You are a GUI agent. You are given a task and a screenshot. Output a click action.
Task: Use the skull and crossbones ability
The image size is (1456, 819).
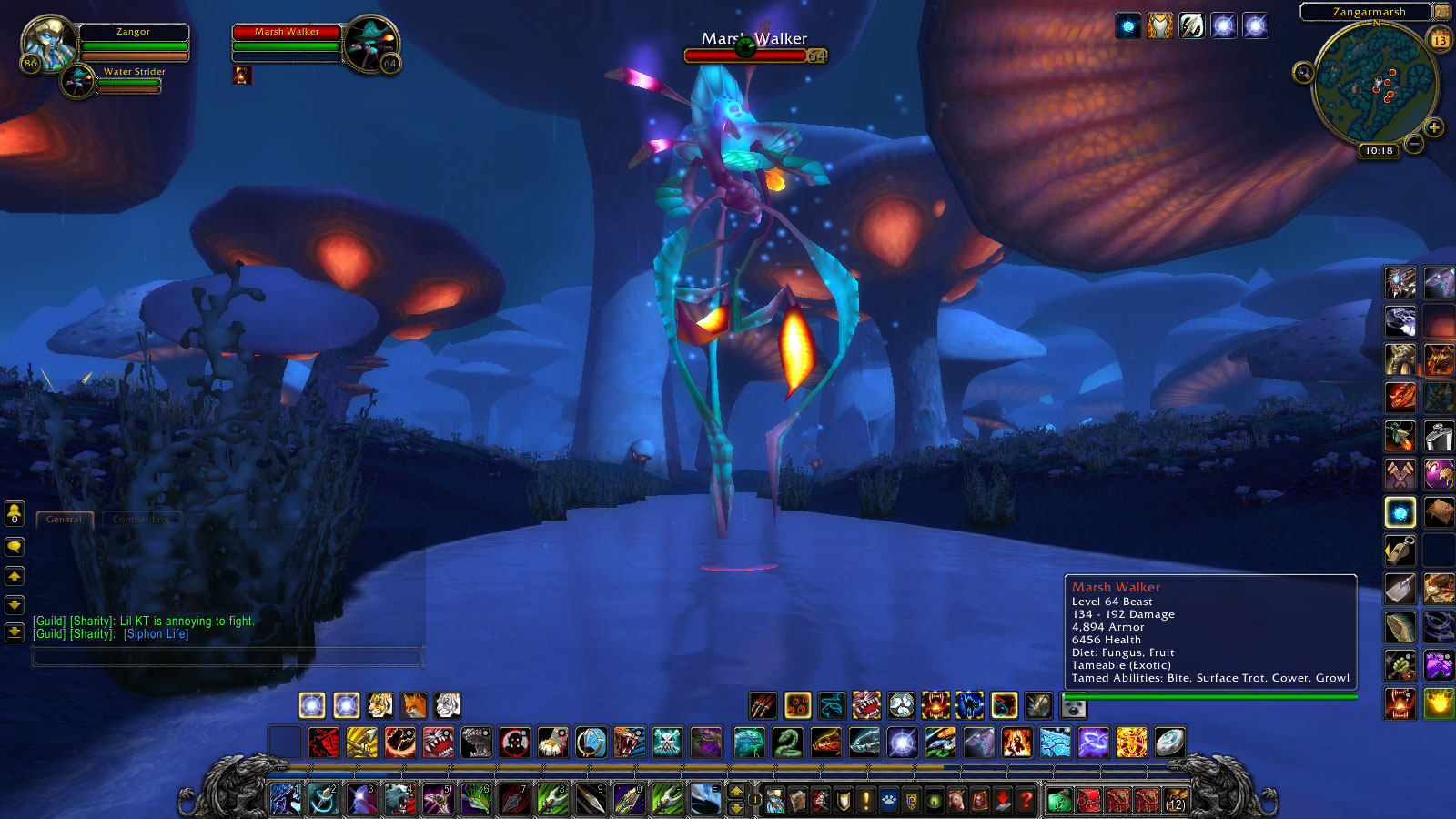click(667, 743)
